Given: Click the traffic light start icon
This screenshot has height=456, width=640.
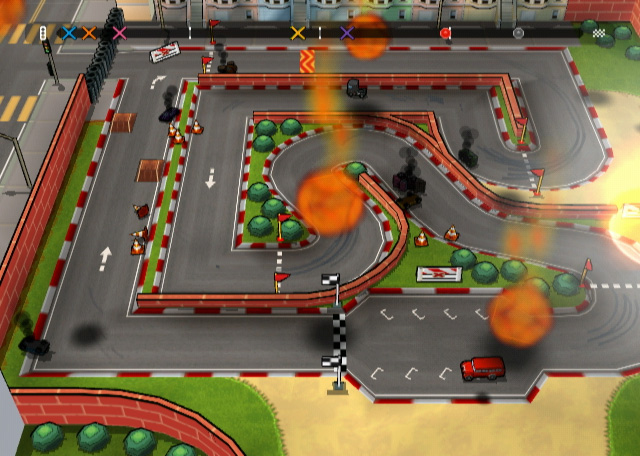Looking at the screenshot, I should 43,33.
